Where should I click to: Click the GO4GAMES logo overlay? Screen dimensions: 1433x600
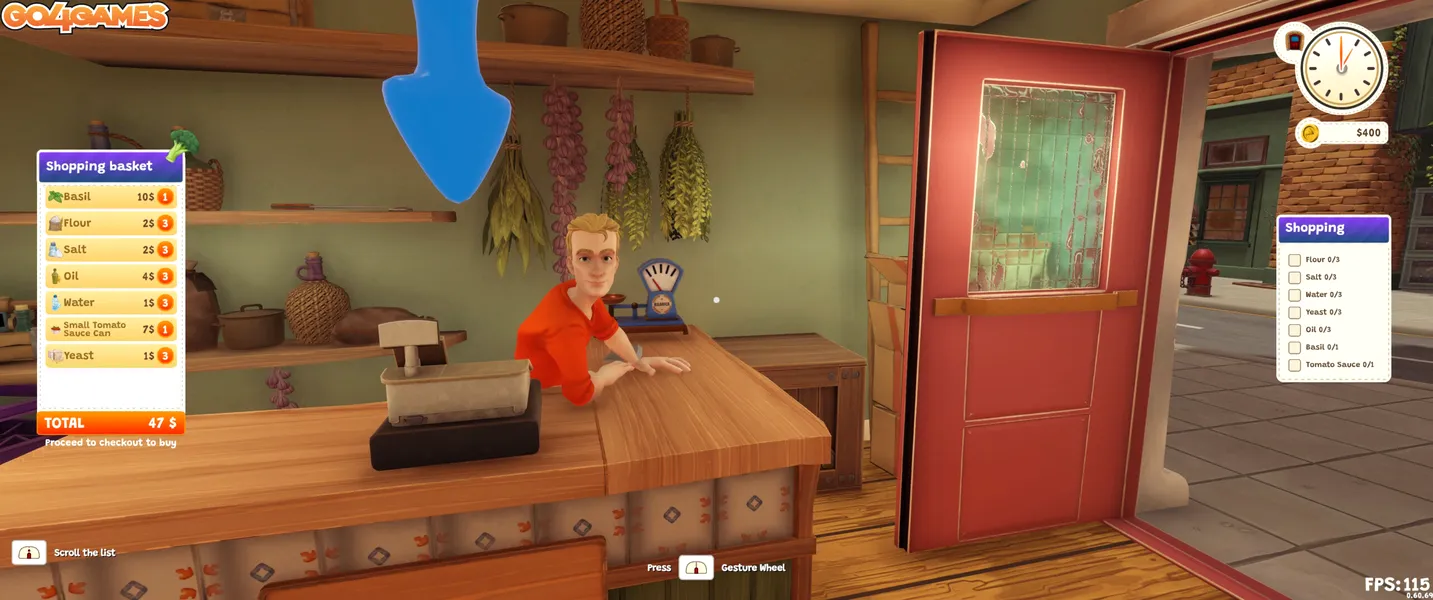[x=84, y=16]
